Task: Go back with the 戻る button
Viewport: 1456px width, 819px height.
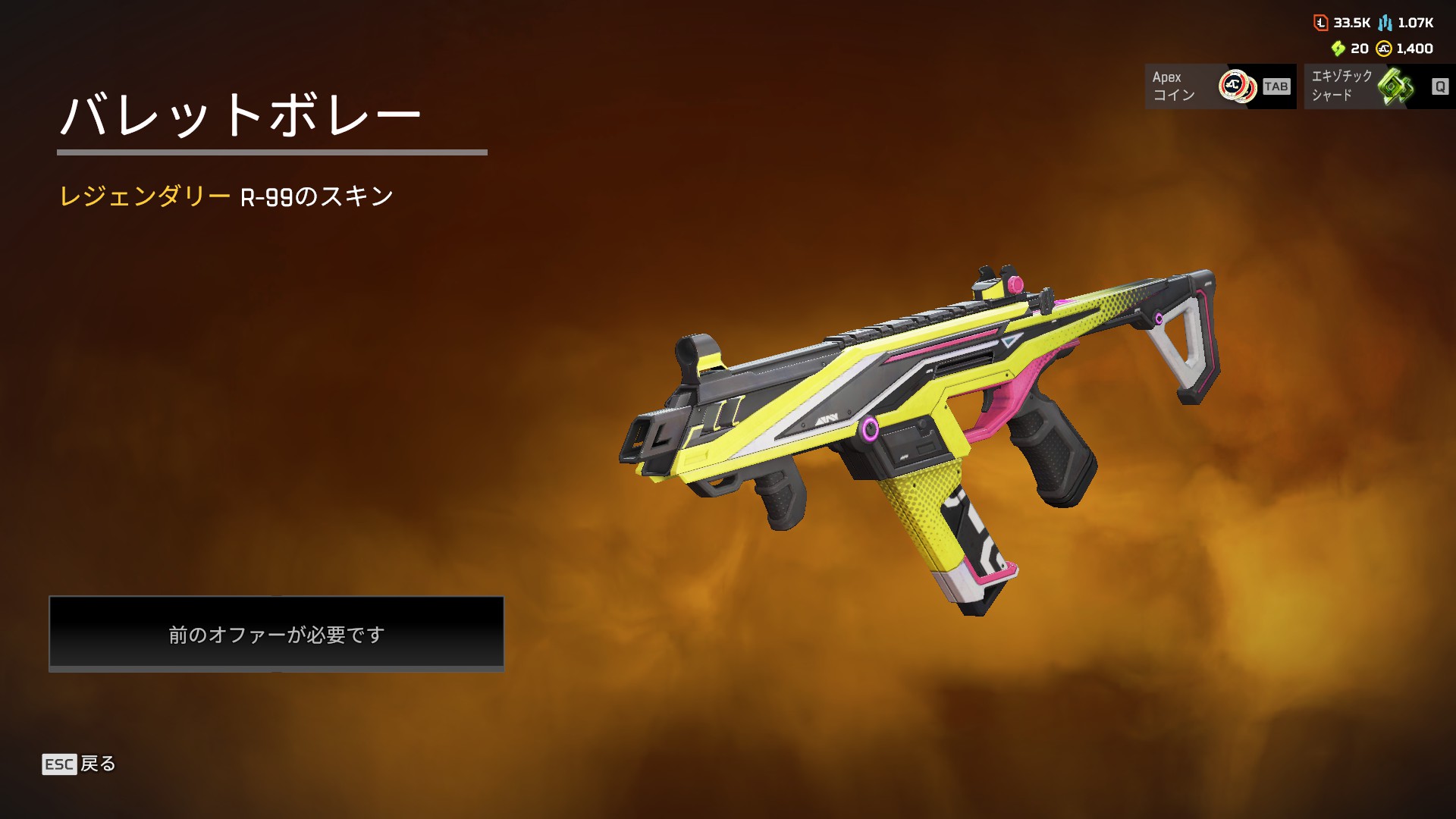Action: [80, 764]
